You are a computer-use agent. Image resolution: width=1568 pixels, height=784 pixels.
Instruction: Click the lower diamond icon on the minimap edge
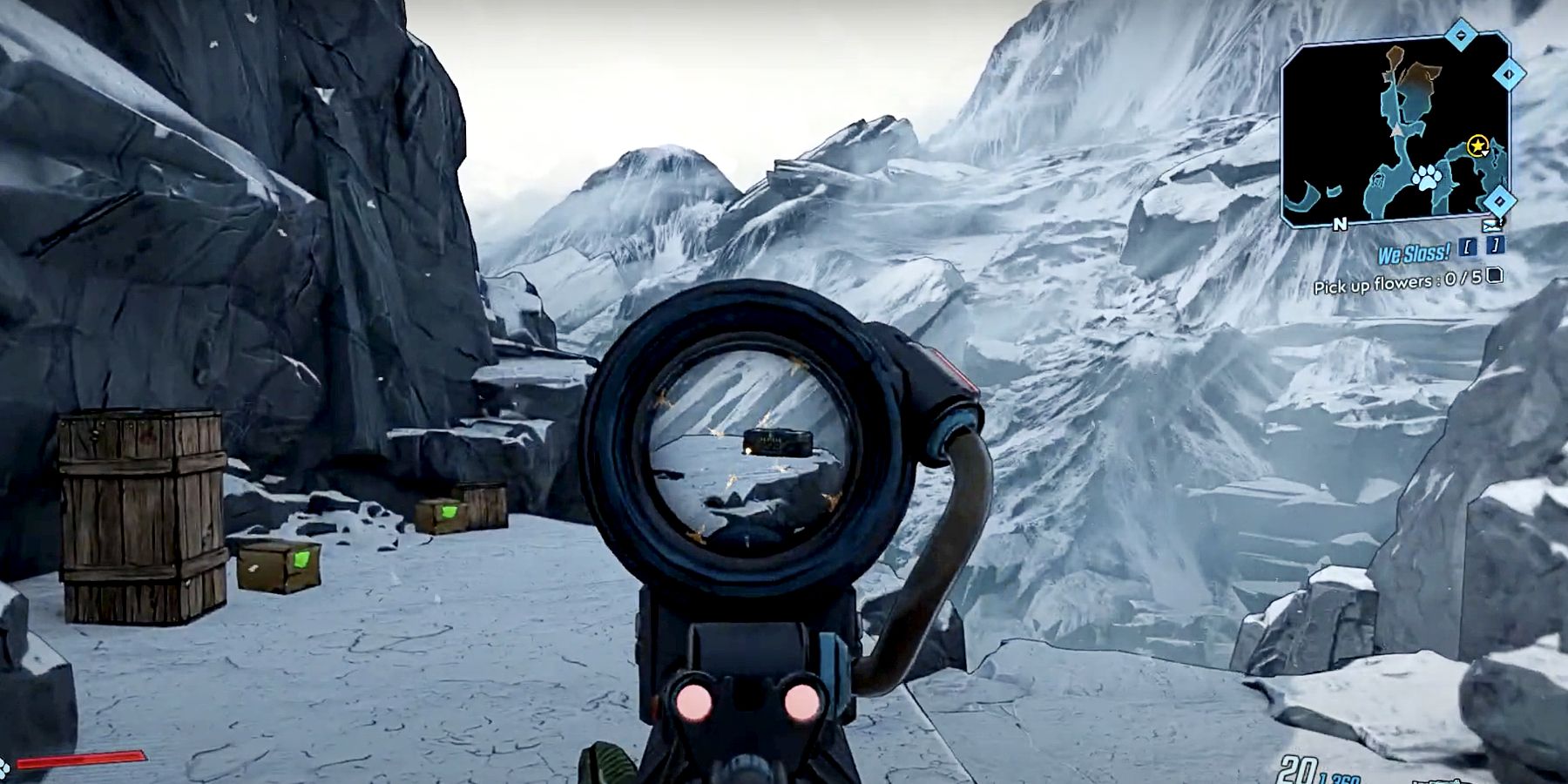click(x=1499, y=200)
